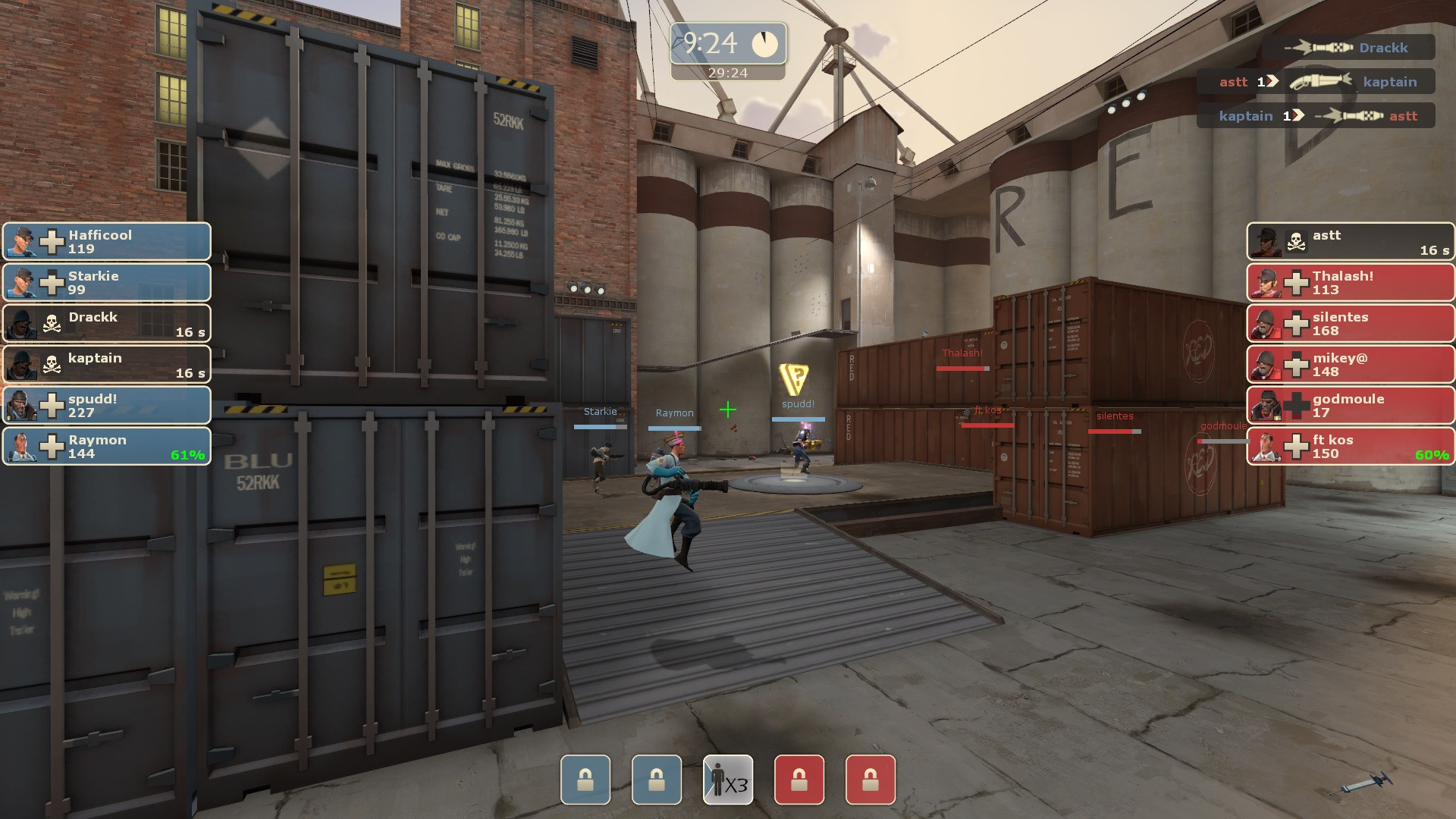Click the clock face icon beside the timer

coord(764,44)
